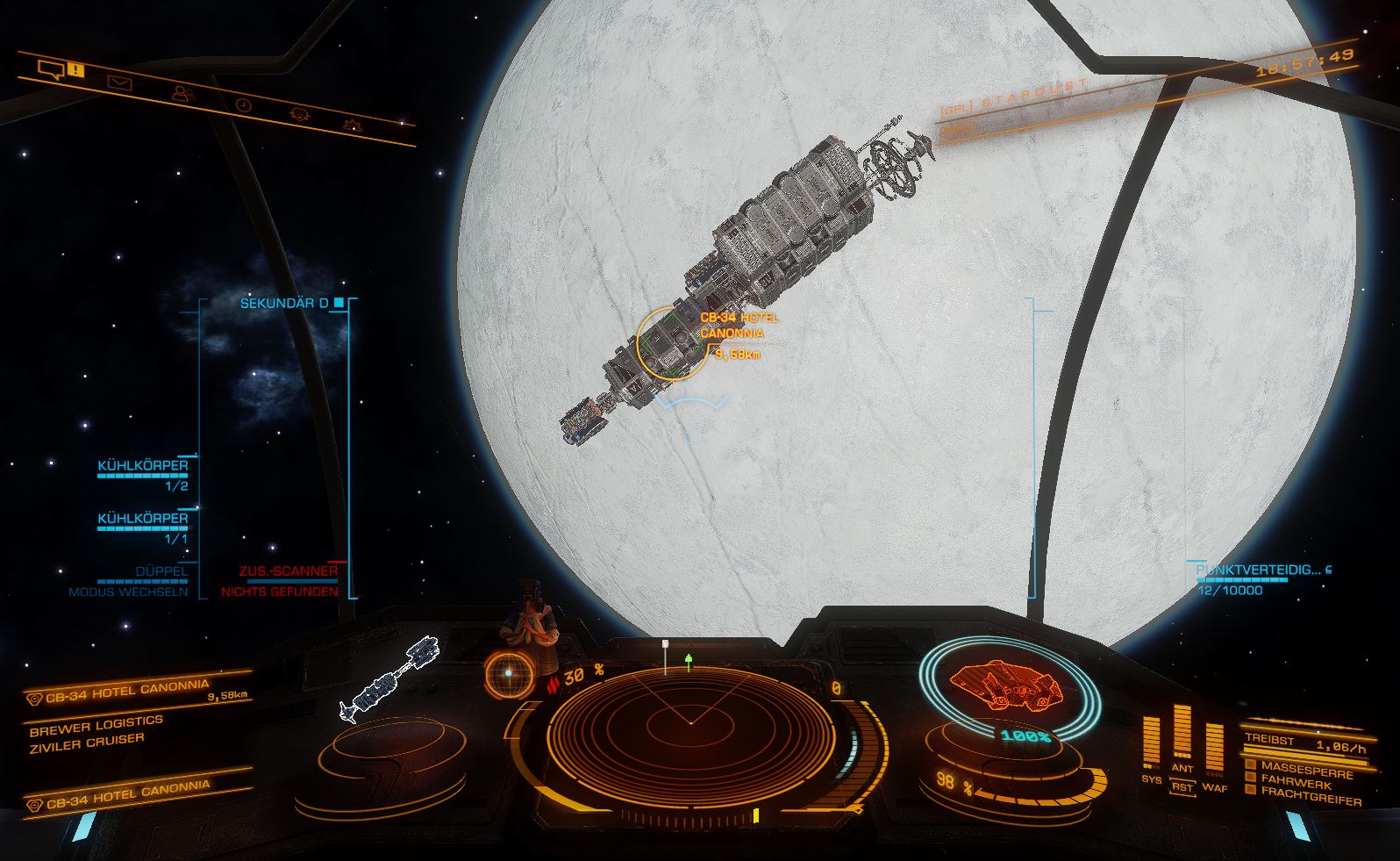Image resolution: width=1400 pixels, height=861 pixels.
Task: Select the SYS power pip column
Action: tap(1151, 746)
